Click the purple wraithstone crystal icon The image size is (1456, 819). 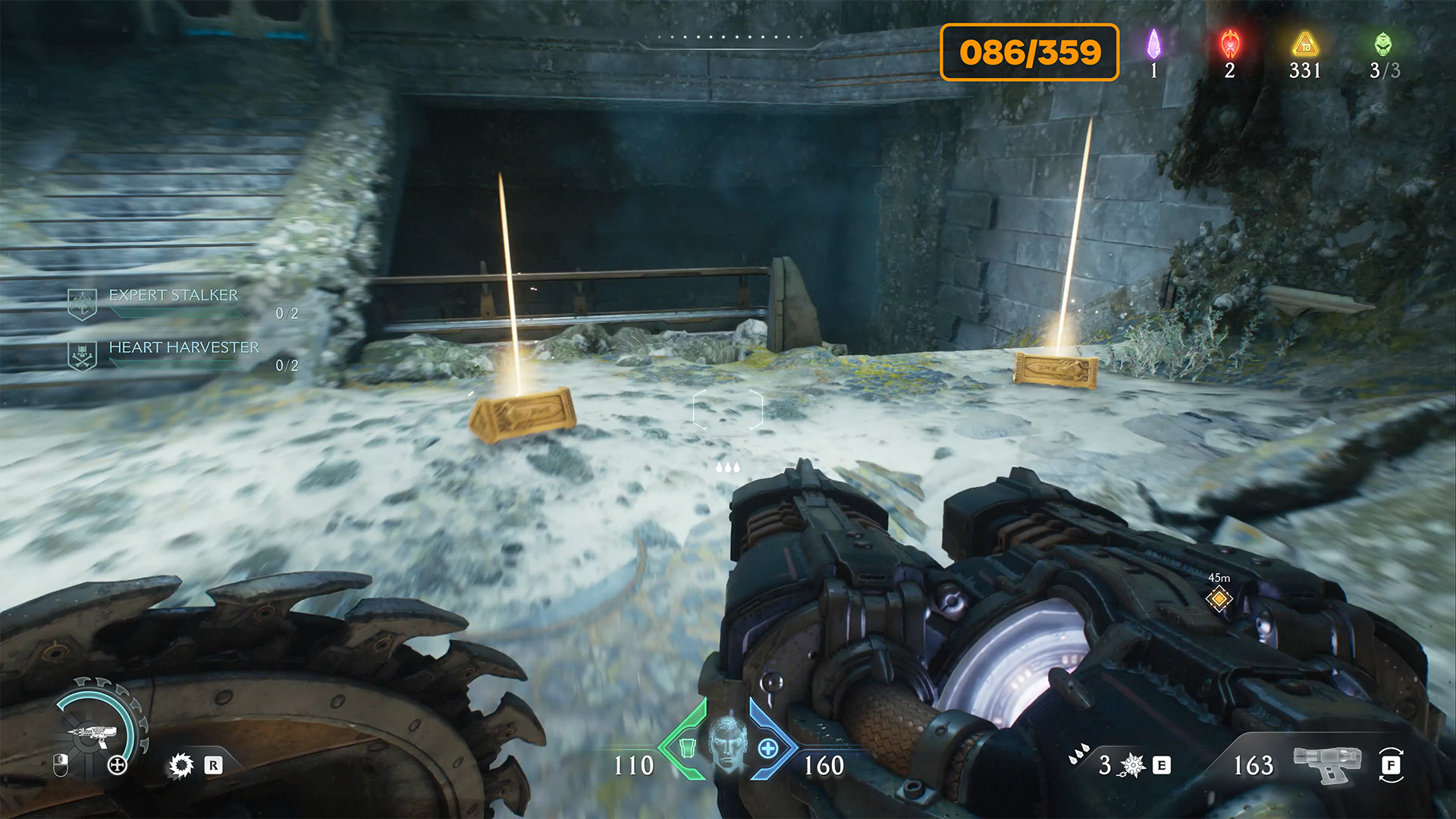pos(1153,45)
